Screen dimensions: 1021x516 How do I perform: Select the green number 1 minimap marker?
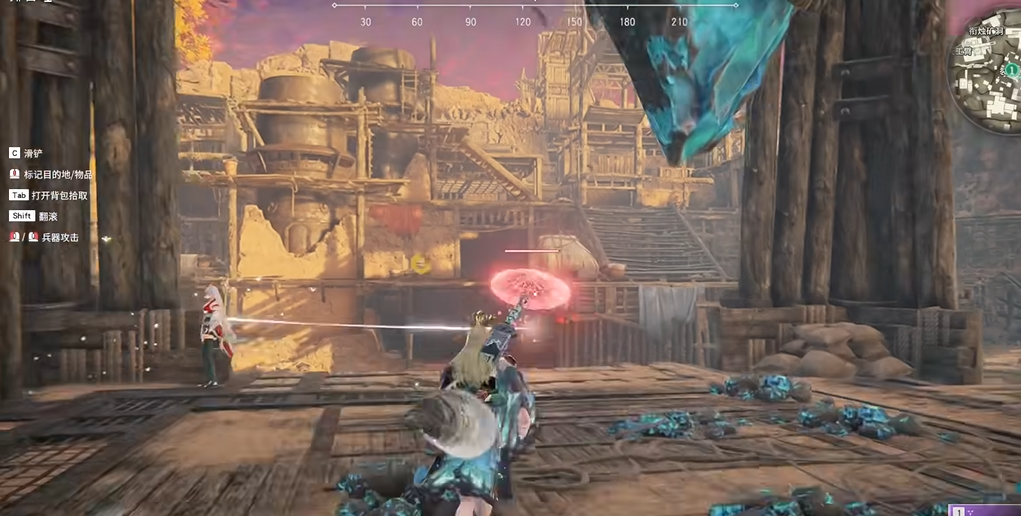(1011, 70)
